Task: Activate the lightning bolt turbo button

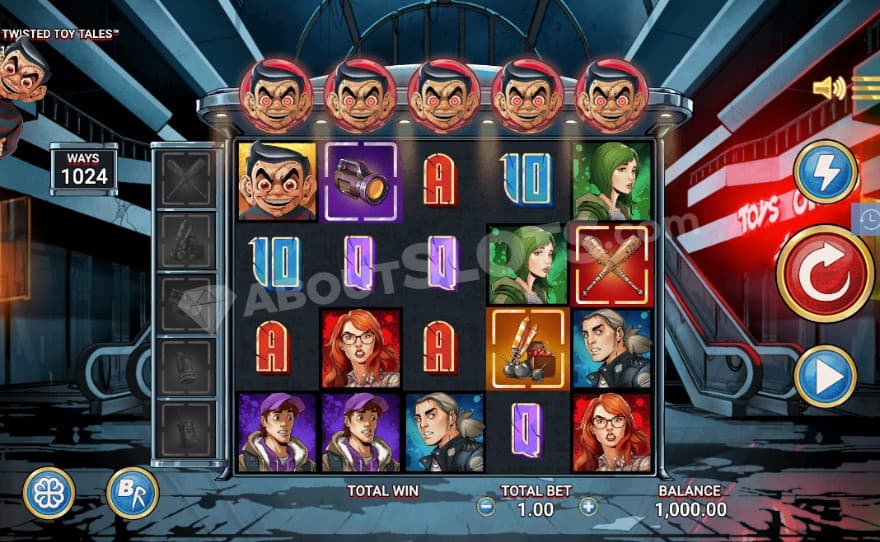Action: (825, 172)
